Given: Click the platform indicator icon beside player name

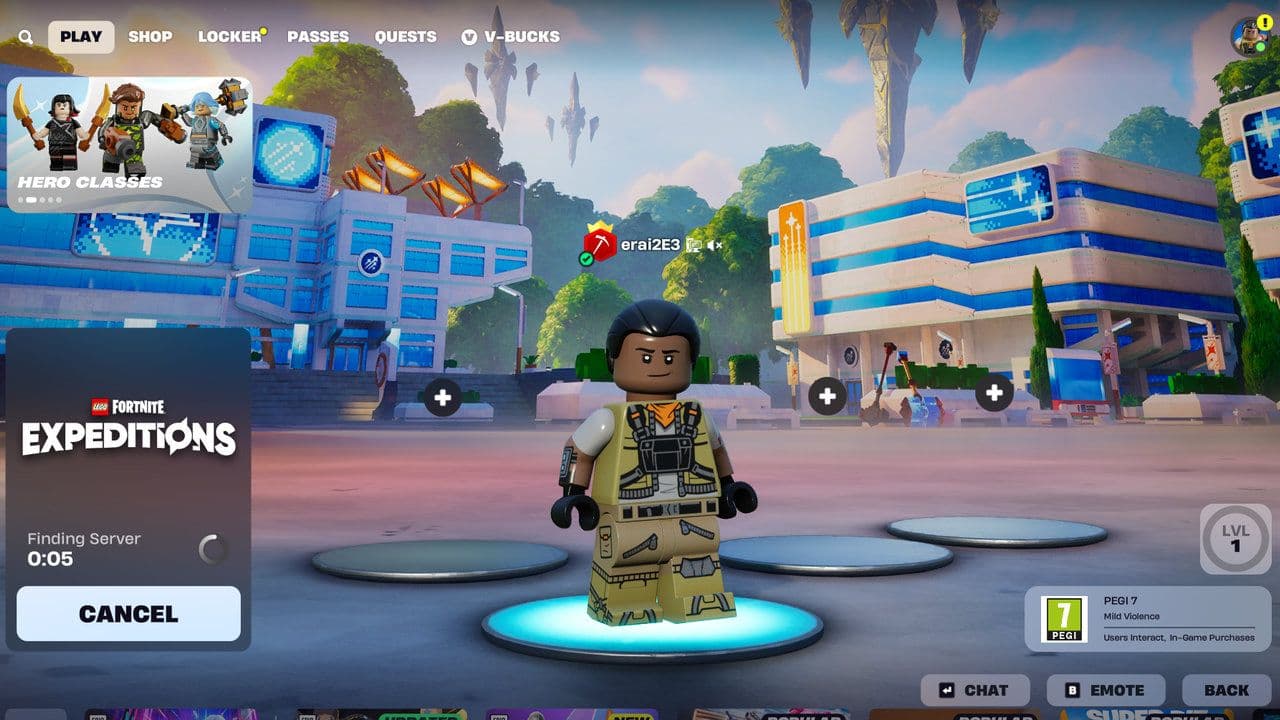Looking at the screenshot, I should pos(692,245).
